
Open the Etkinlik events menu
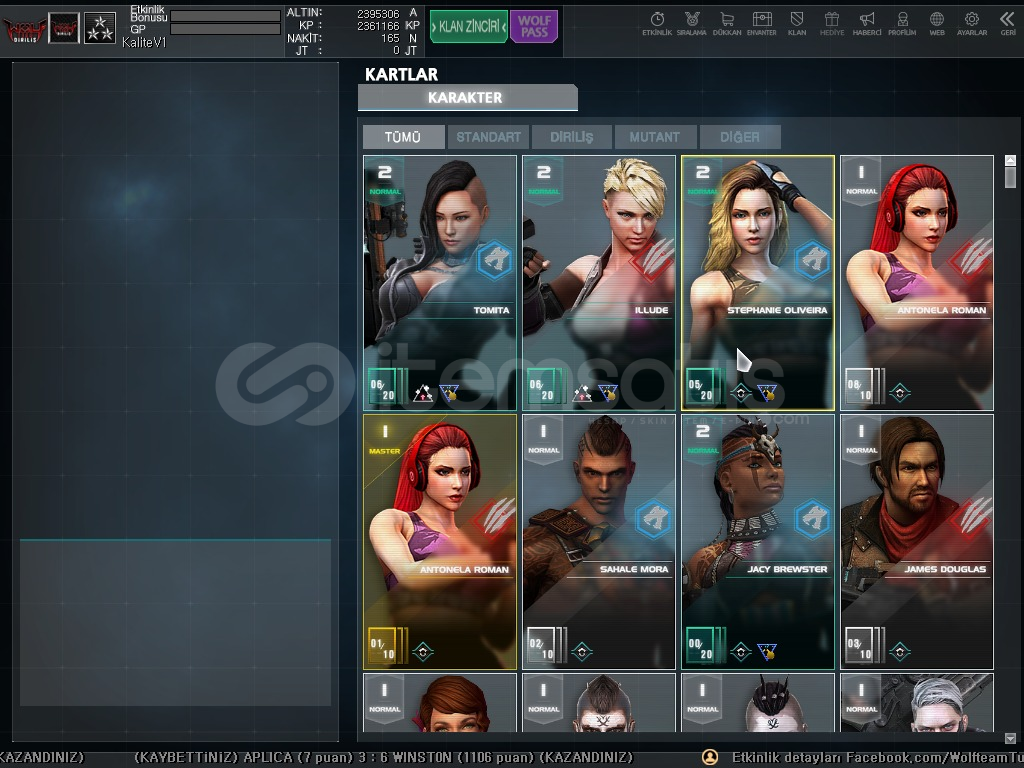click(657, 23)
